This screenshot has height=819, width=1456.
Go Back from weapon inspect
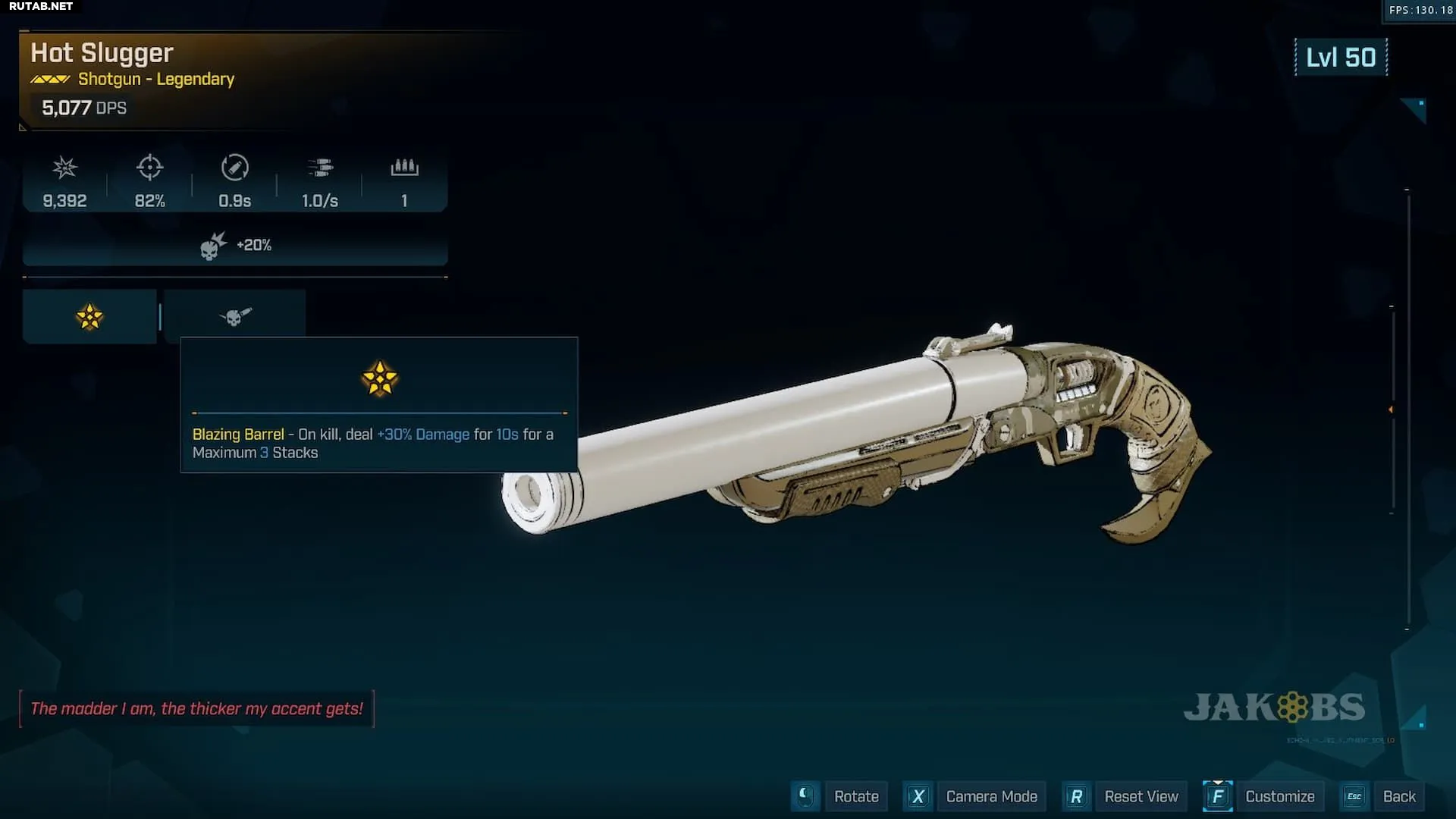[1398, 796]
